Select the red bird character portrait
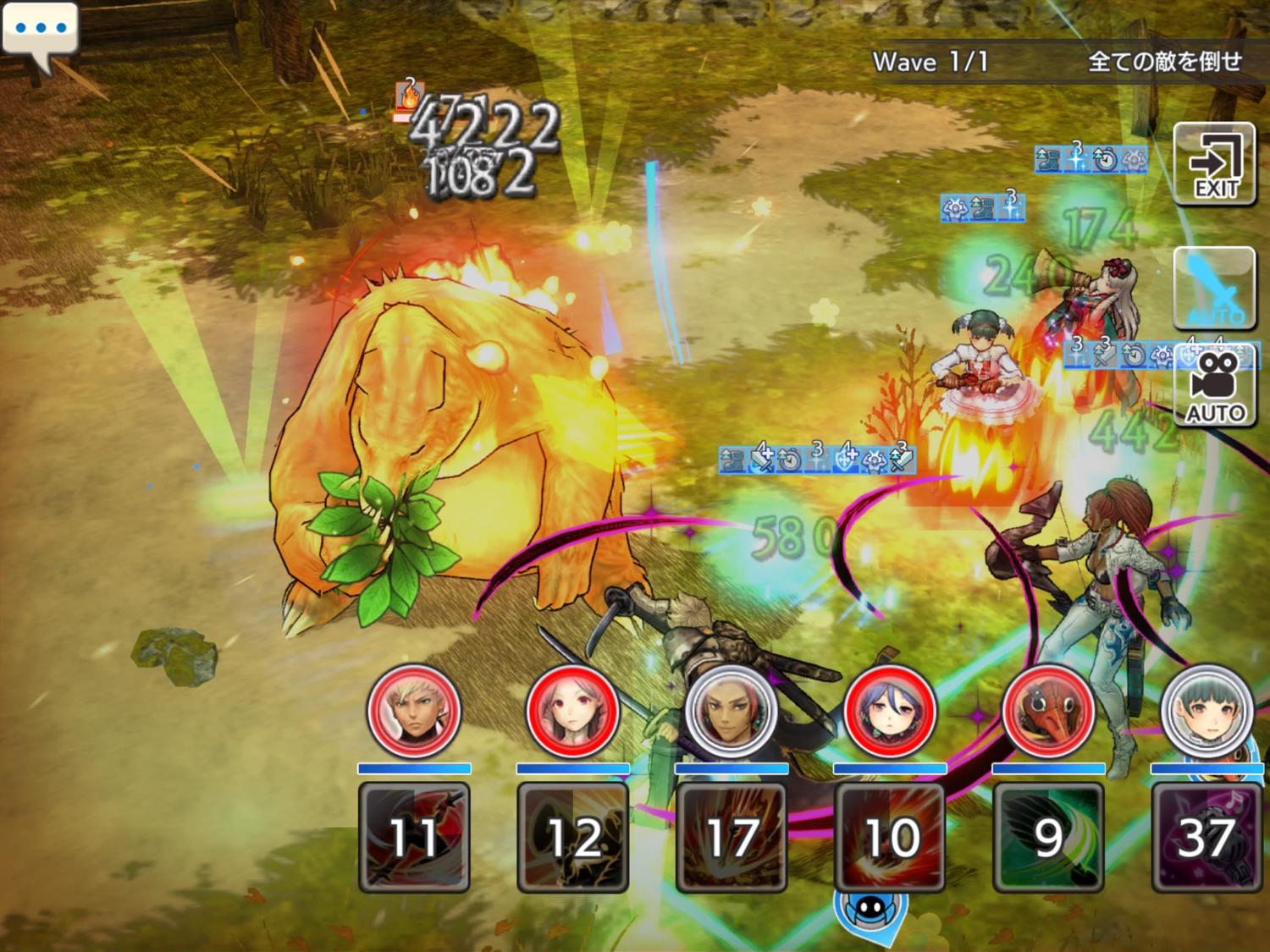Screen dimensions: 1270x952 point(1048,710)
